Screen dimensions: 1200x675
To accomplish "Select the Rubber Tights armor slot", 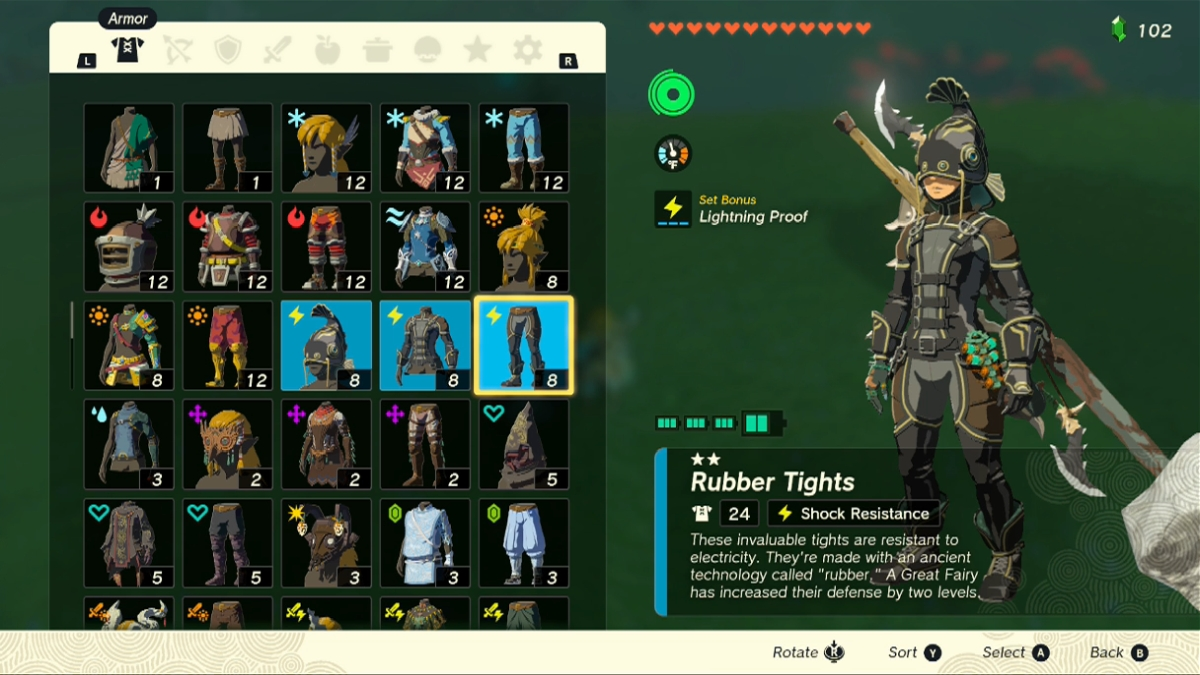I will (523, 345).
